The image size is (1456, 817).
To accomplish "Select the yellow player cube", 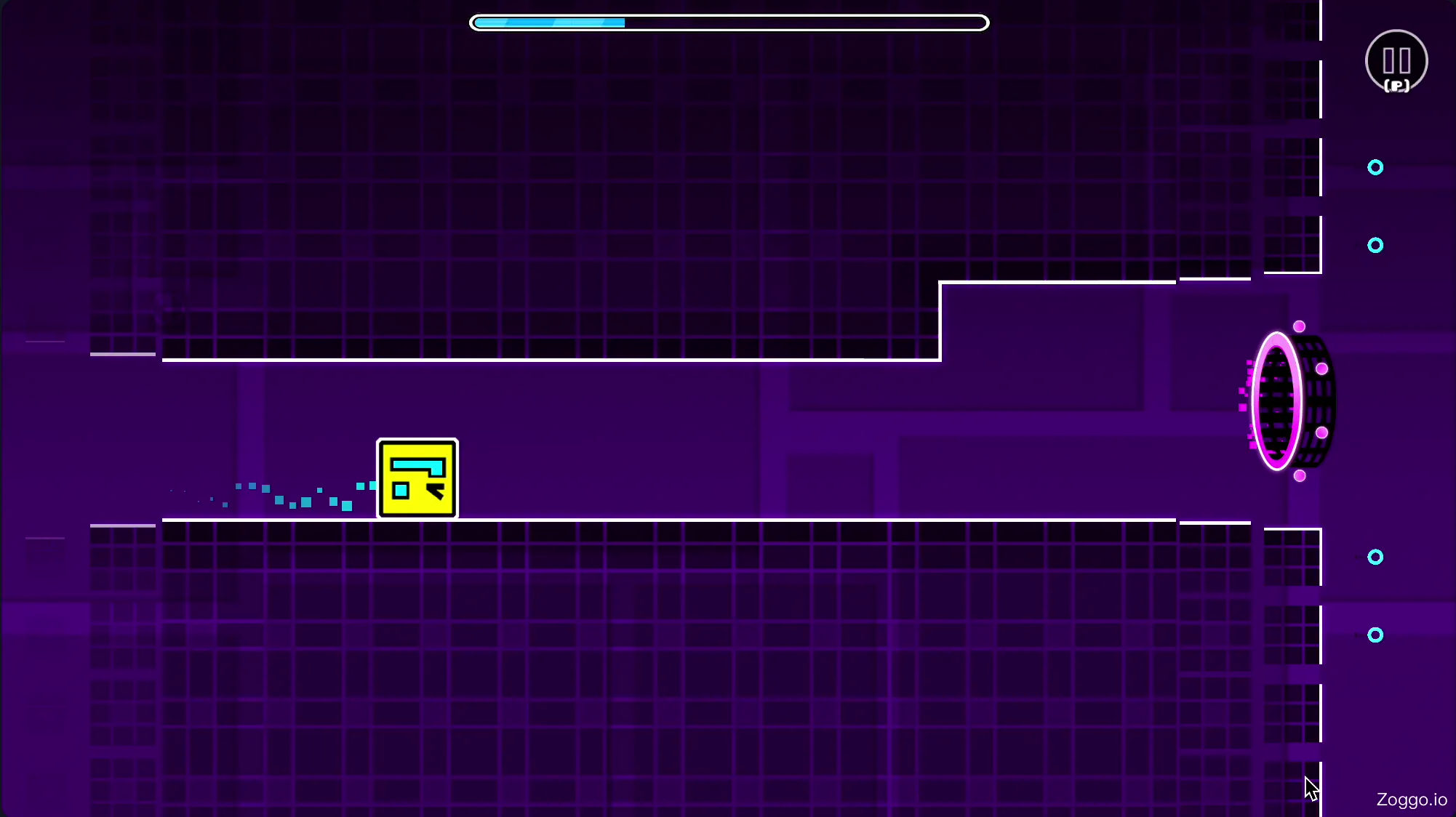I will [x=417, y=478].
